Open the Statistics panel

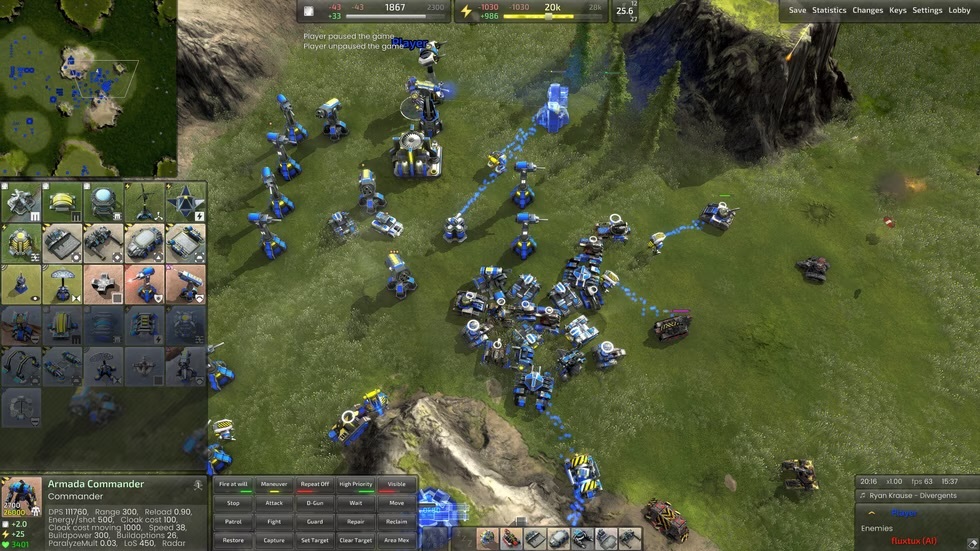[x=829, y=10]
